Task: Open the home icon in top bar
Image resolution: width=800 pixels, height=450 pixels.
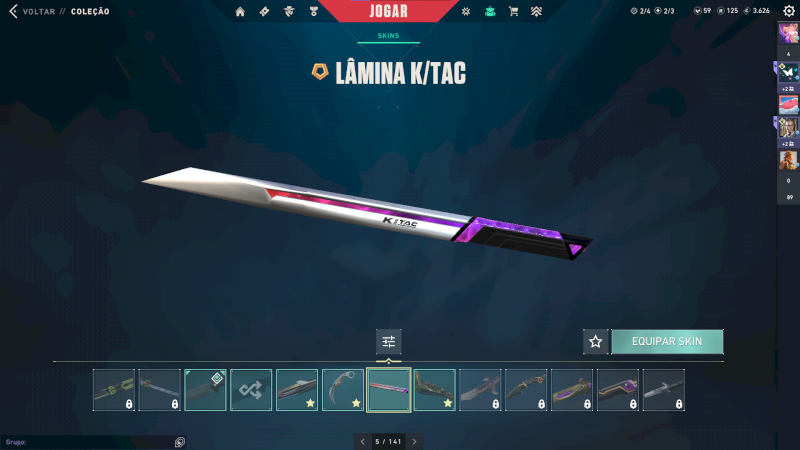Action: (x=240, y=12)
